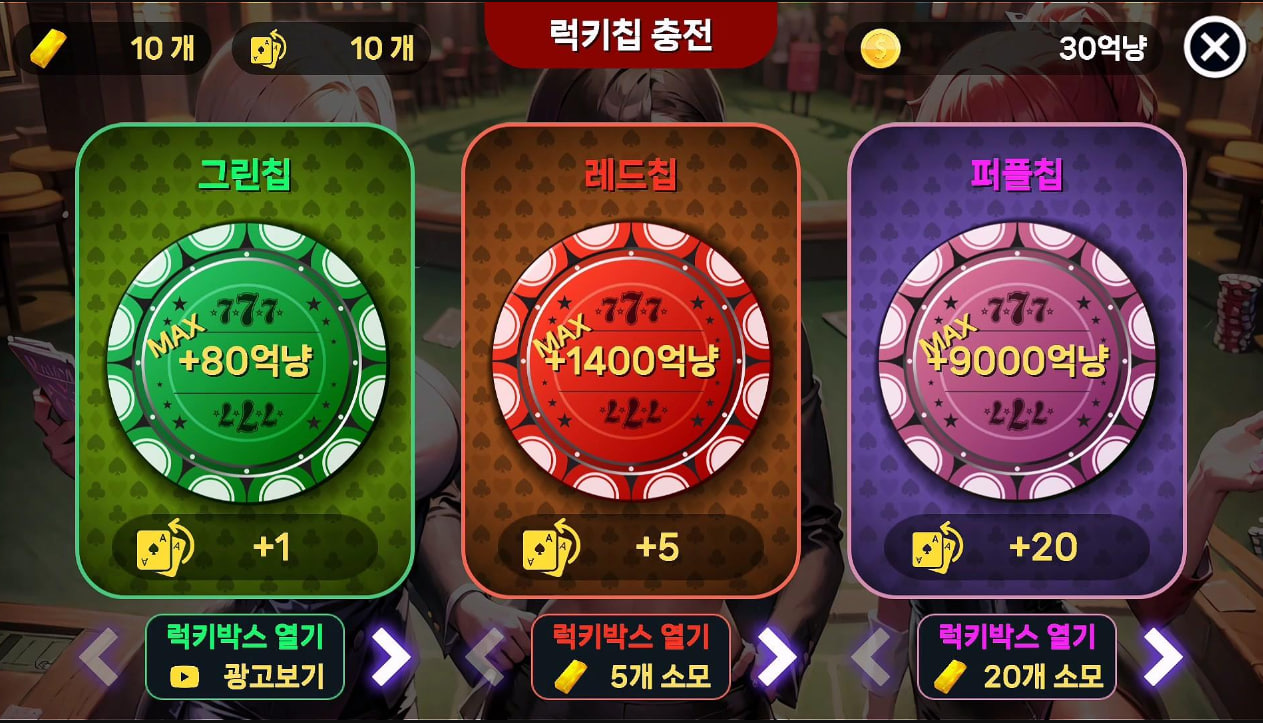The width and height of the screenshot is (1263, 723).
Task: Select the red chip card
Action: 631,360
